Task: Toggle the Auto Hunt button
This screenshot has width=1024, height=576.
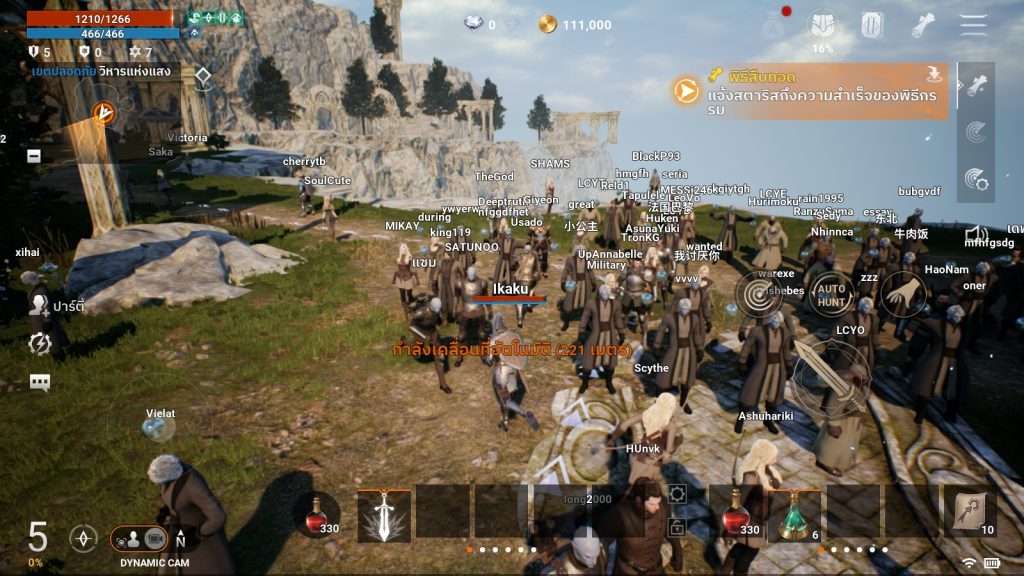Action: click(832, 294)
